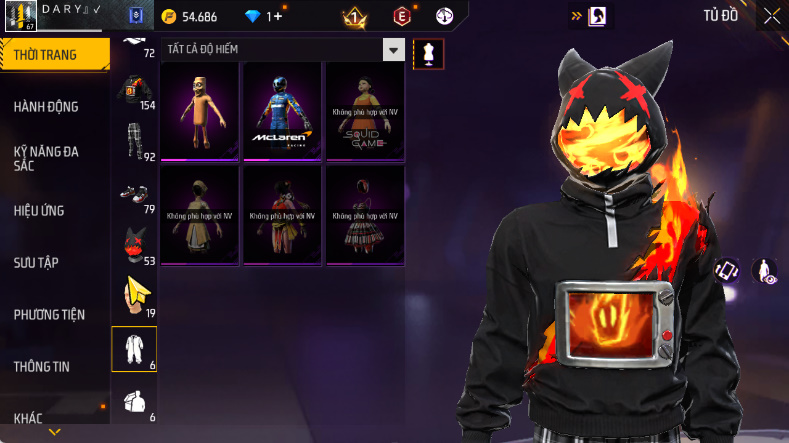The width and height of the screenshot is (789, 443).
Task: Go to the Sưu Tập tab
Action: 37,262
